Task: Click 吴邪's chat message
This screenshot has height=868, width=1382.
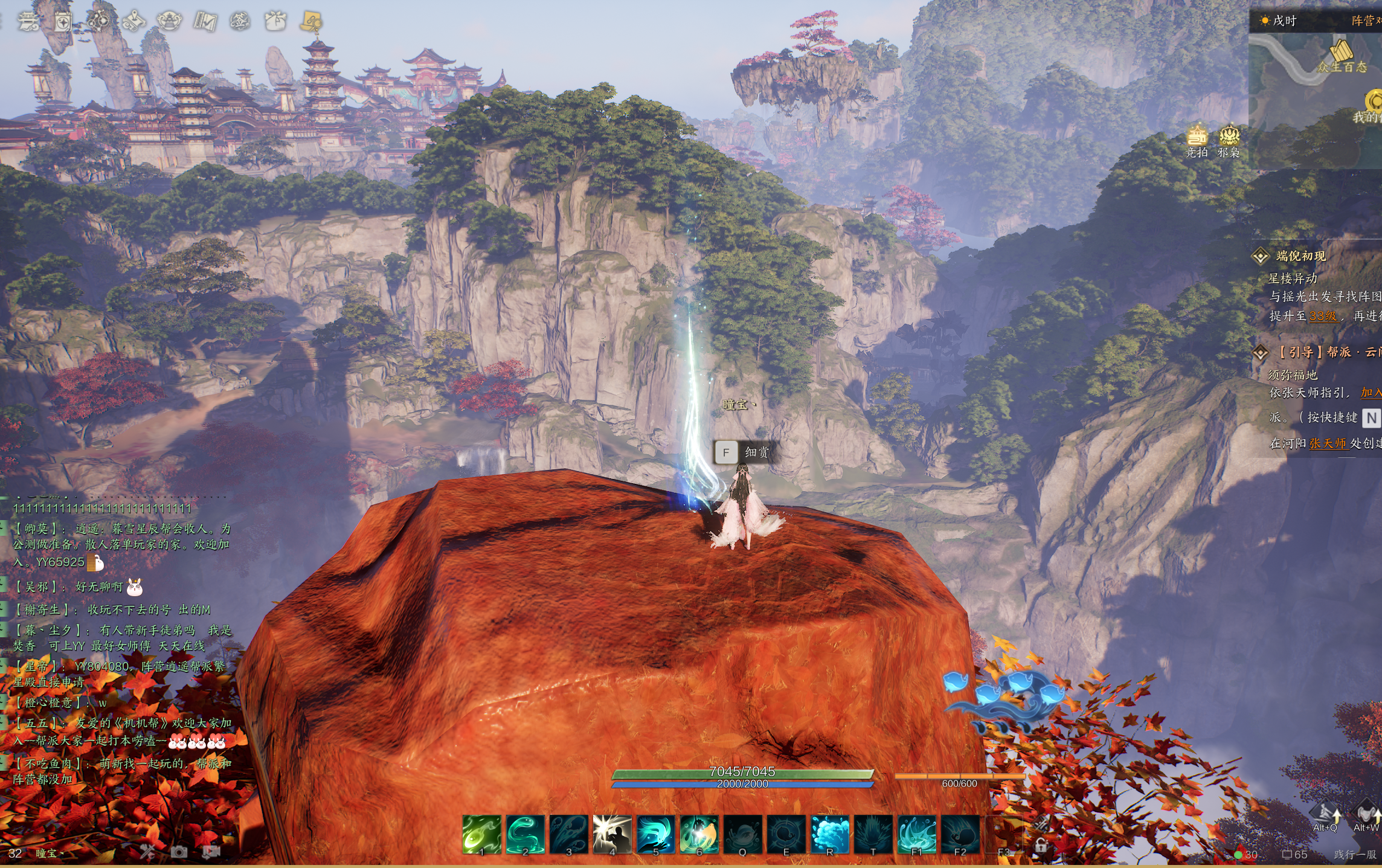Action: point(72,587)
